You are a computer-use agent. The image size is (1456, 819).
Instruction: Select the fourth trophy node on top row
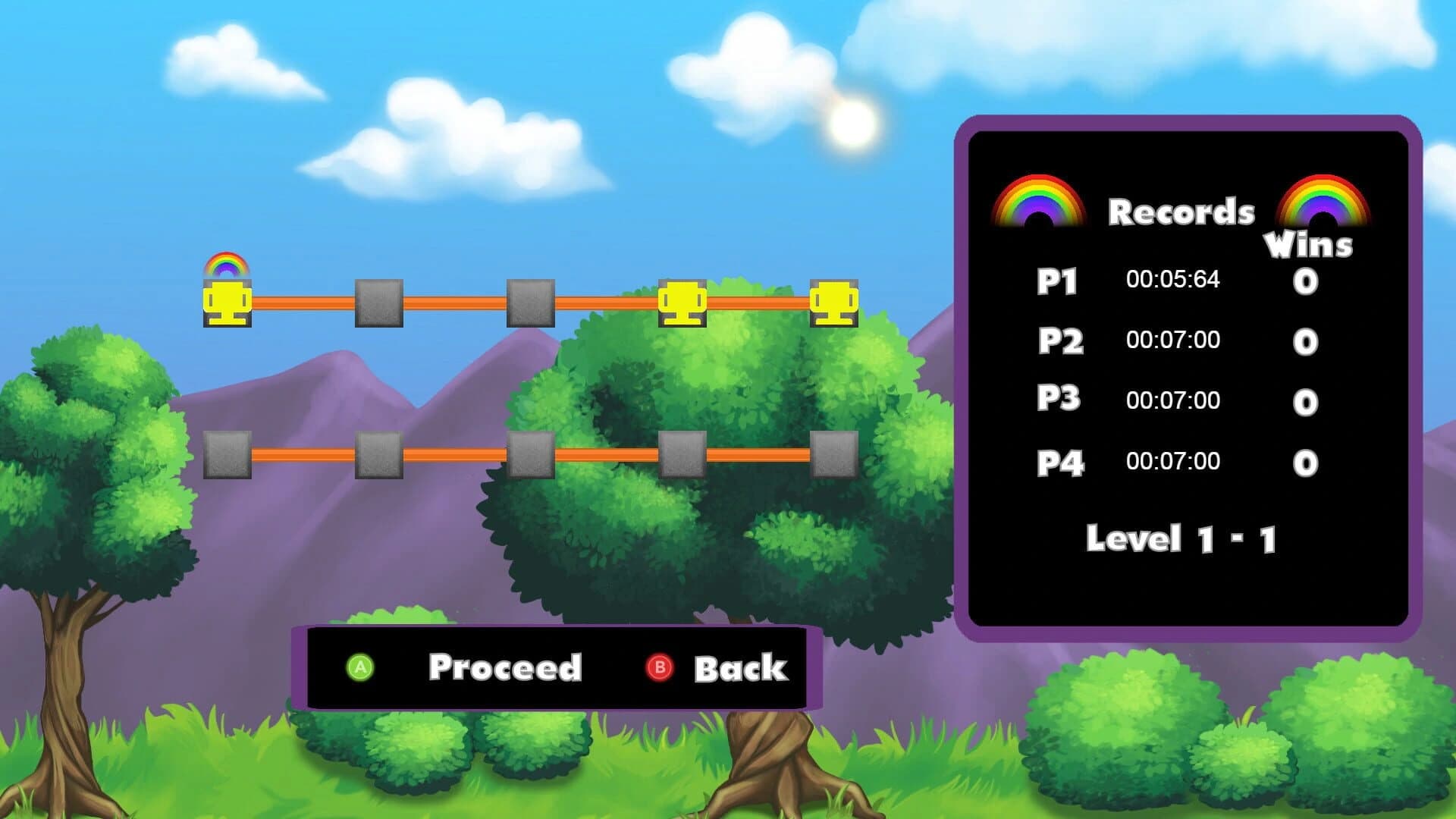[684, 303]
